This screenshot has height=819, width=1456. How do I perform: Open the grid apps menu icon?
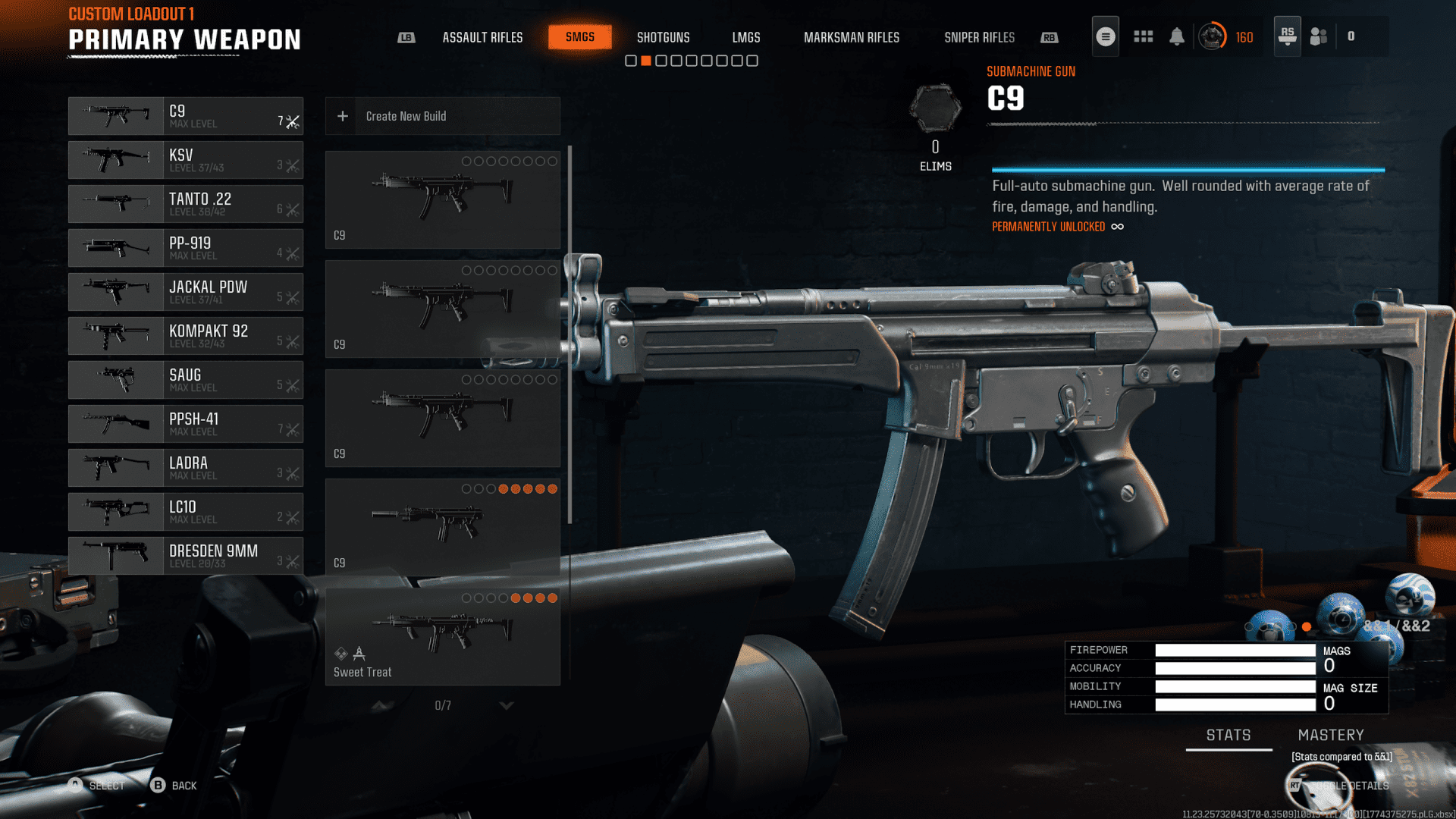tap(1143, 36)
